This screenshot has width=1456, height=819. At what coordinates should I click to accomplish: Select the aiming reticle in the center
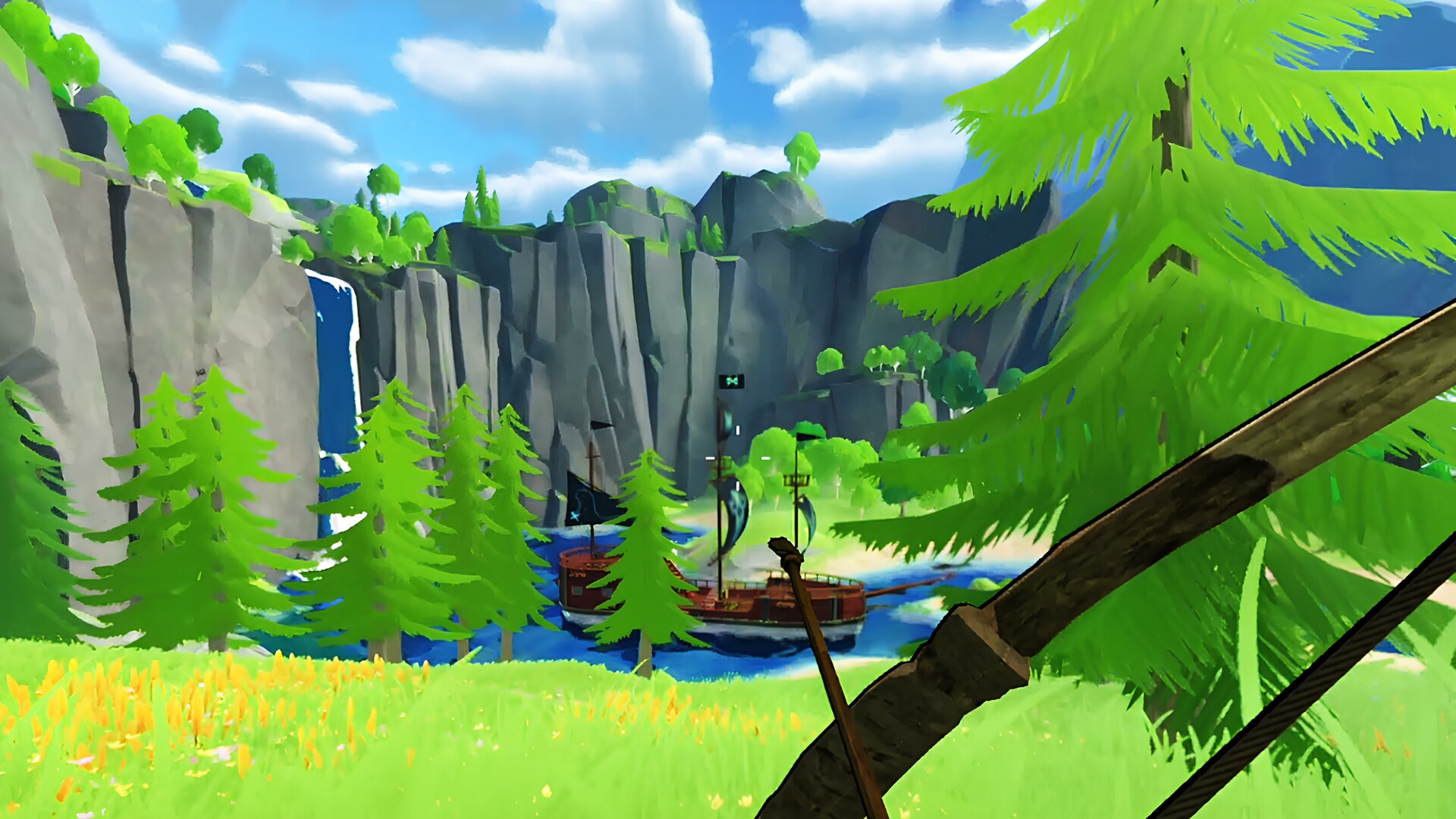pyautogui.click(x=737, y=458)
